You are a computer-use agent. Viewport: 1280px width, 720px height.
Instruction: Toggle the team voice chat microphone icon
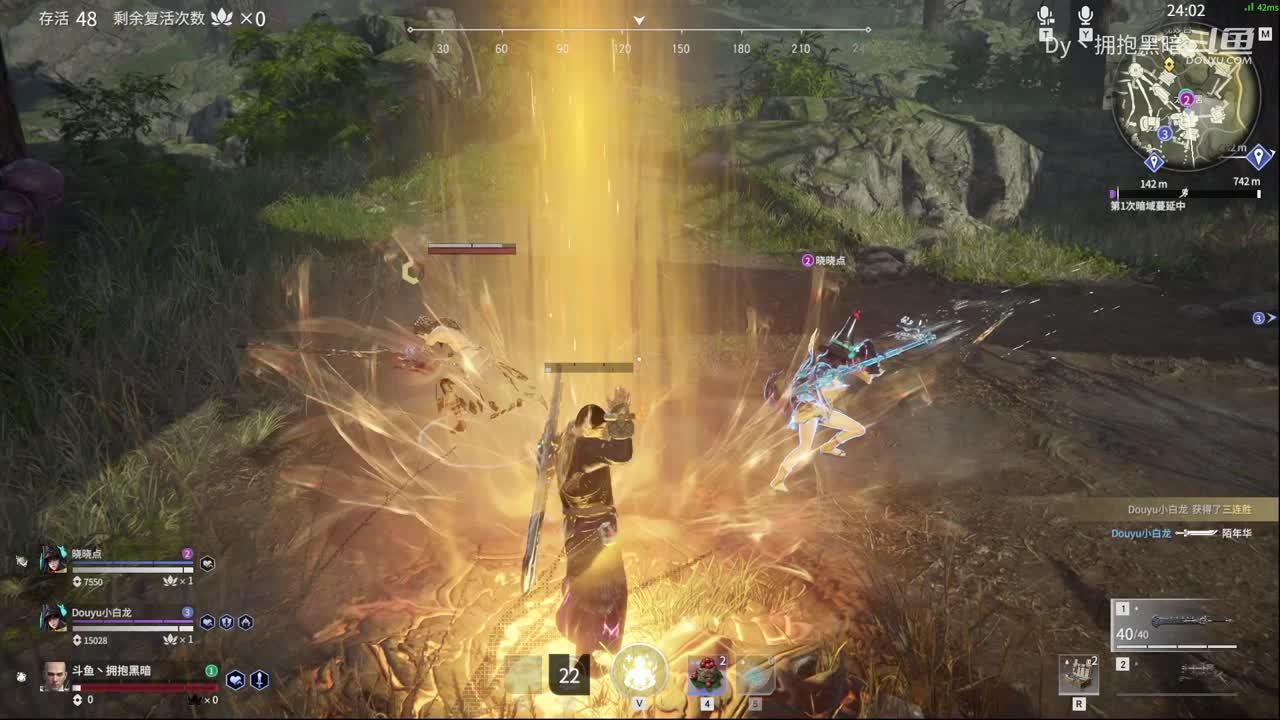[x=1045, y=16]
